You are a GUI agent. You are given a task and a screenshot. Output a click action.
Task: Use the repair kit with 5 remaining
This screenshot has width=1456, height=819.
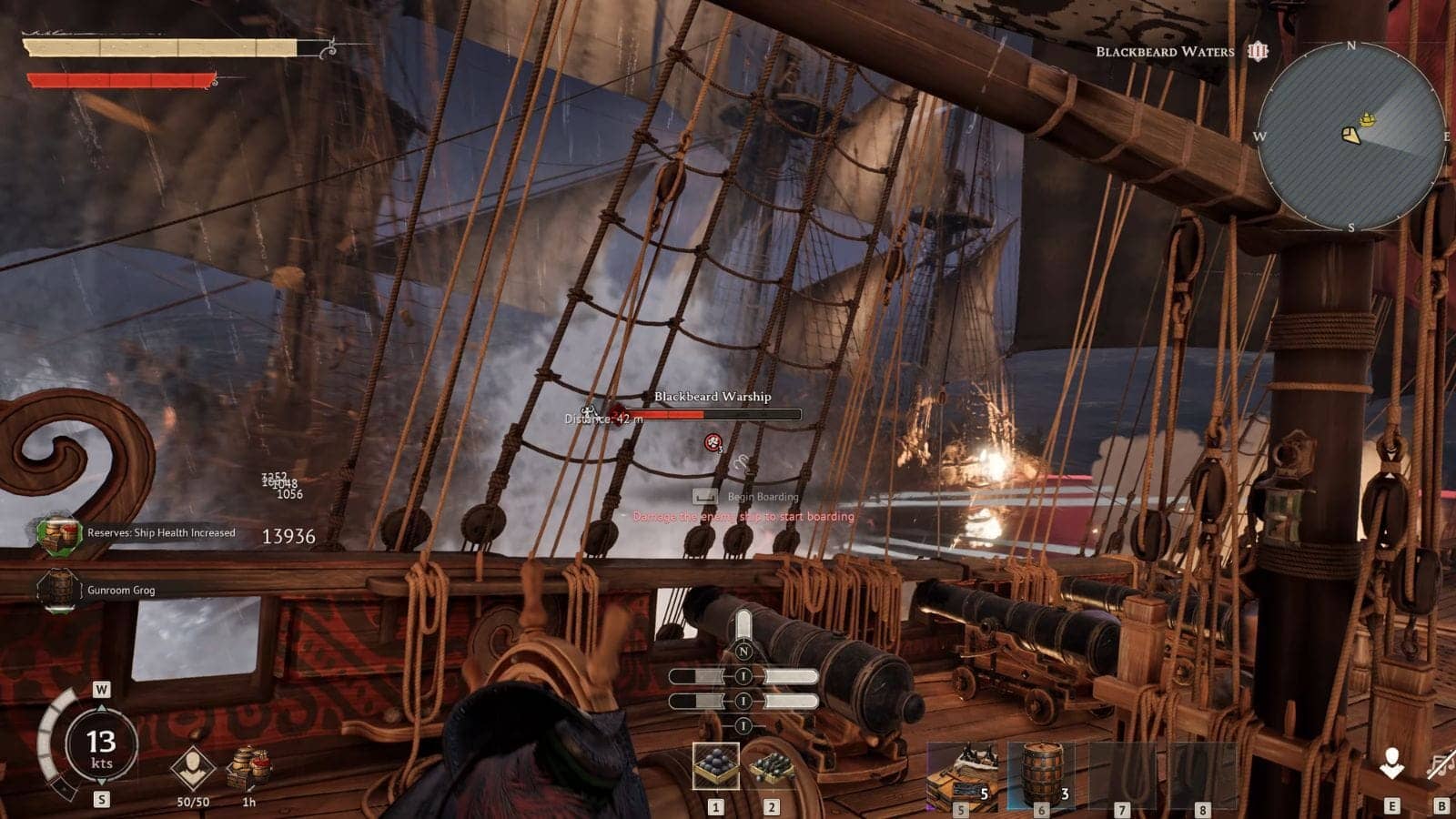tap(962, 773)
